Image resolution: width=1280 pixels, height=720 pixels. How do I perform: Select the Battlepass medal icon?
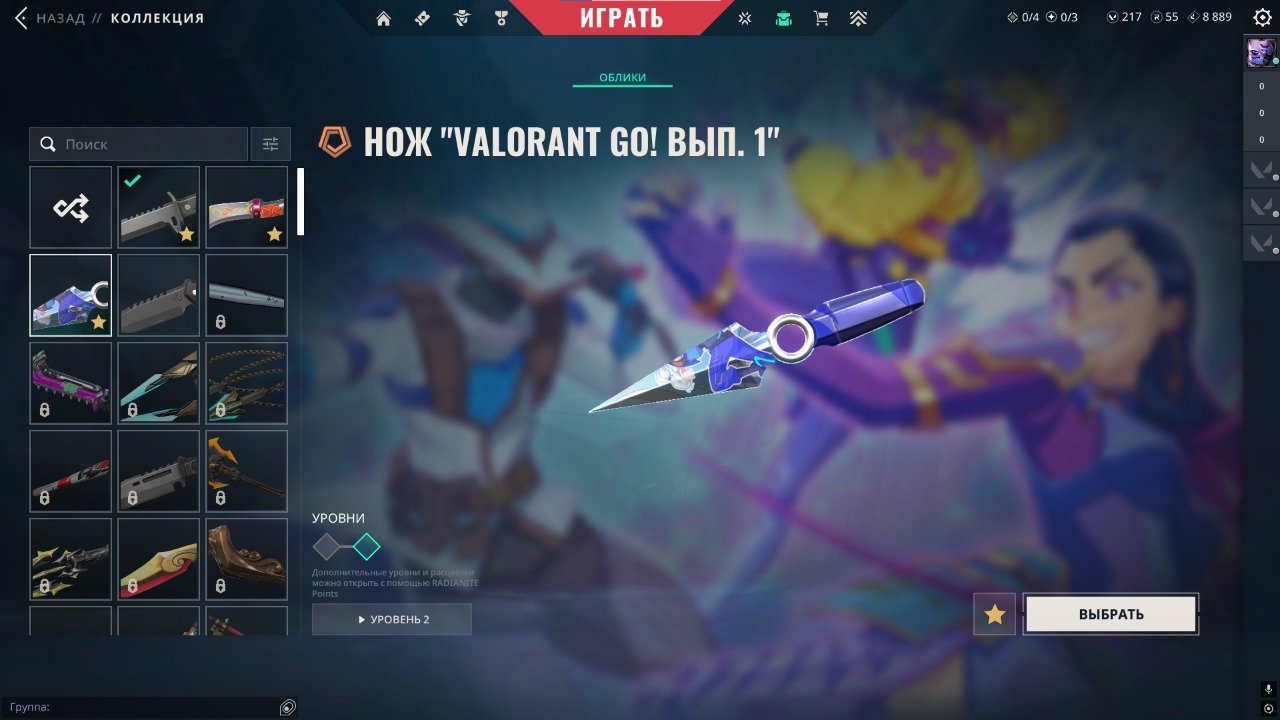501,18
